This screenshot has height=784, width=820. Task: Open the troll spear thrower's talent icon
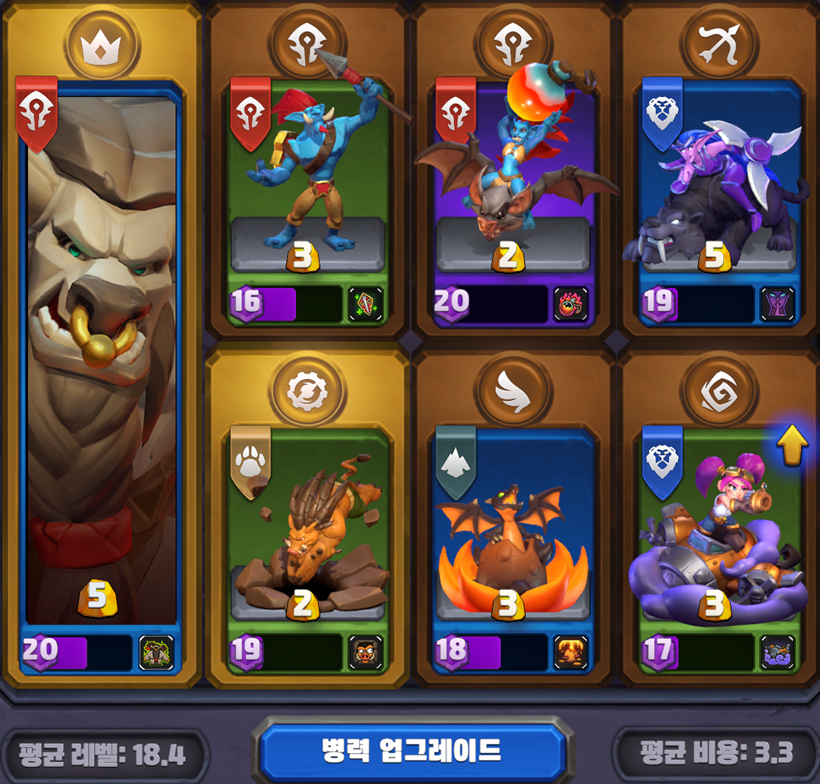pos(365,305)
